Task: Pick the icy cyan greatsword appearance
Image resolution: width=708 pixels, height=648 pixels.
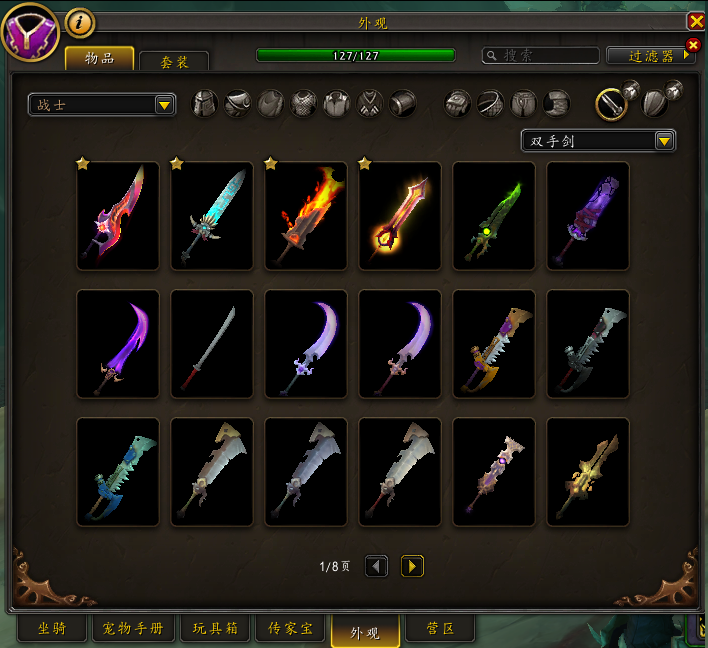Action: coord(212,216)
